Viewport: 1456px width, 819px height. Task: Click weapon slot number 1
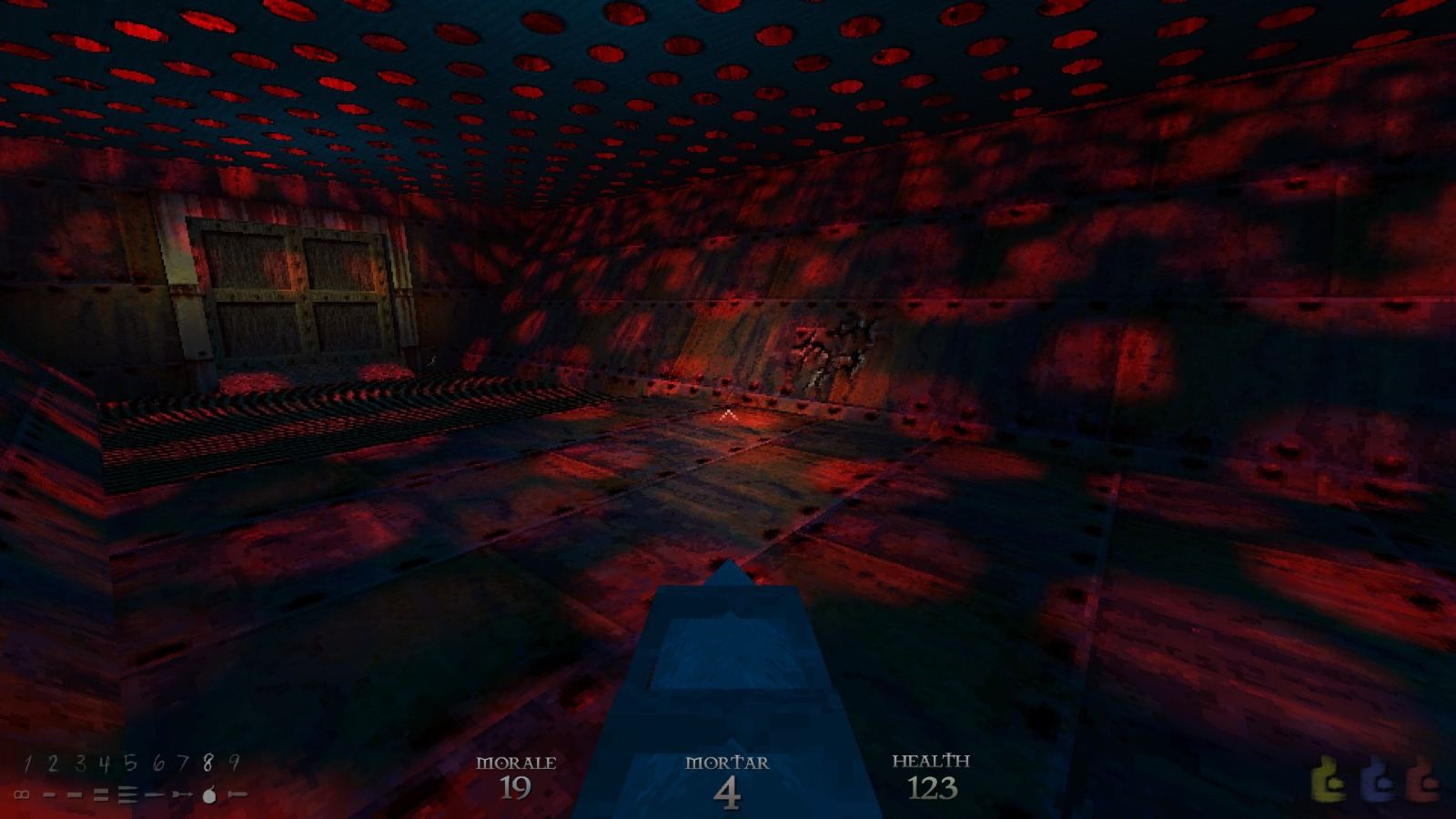pyautogui.click(x=26, y=763)
